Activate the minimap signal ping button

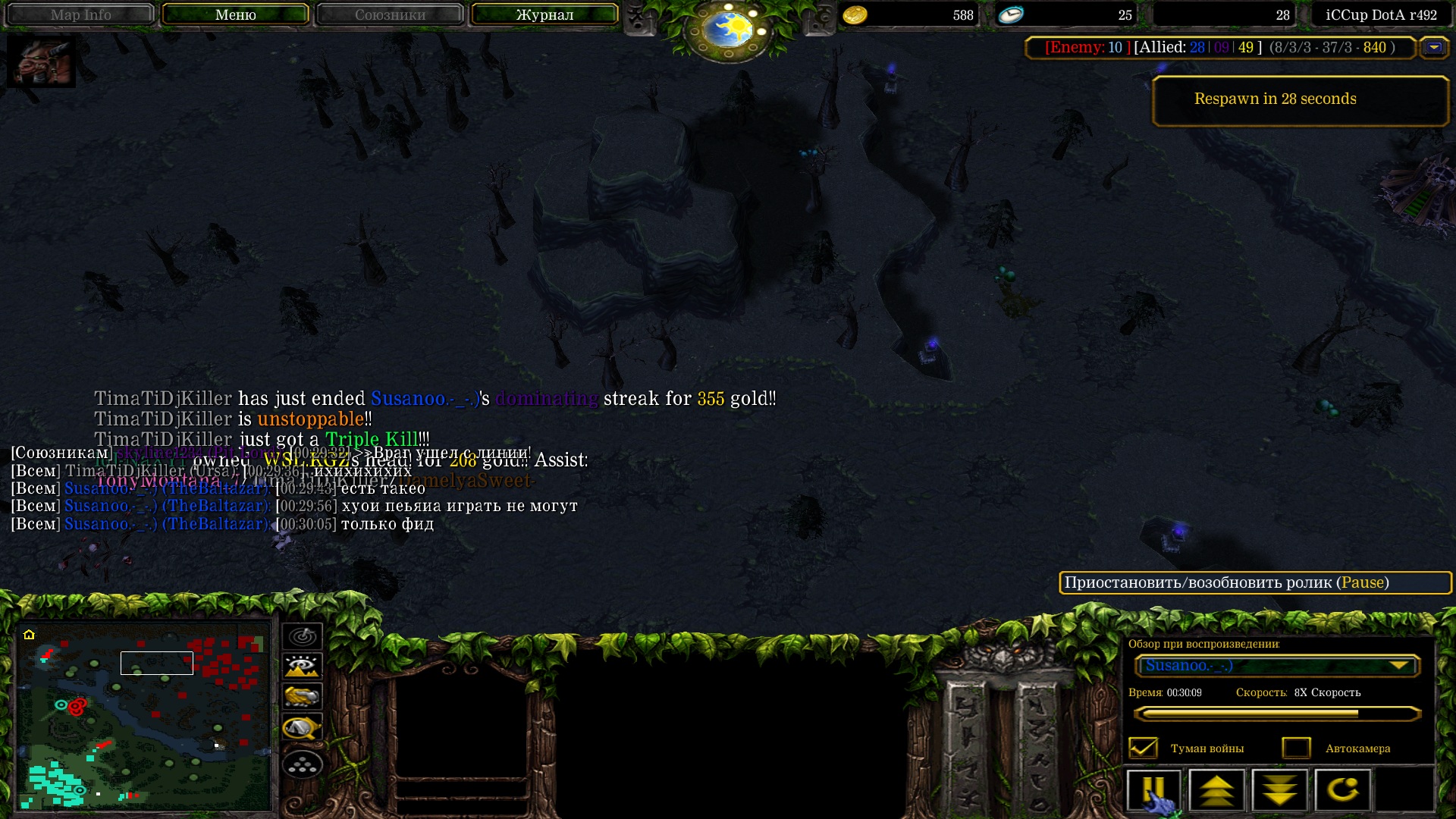[302, 636]
